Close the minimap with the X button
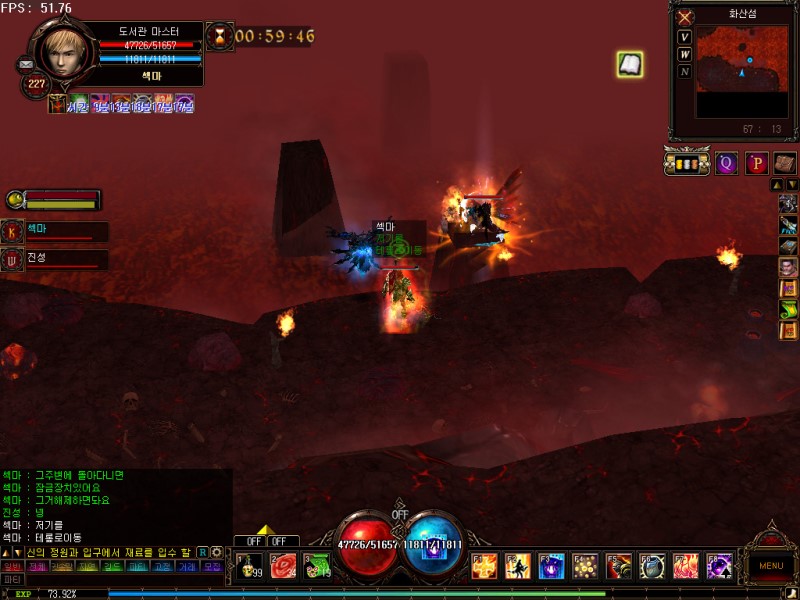This screenshot has width=800, height=600. (685, 18)
